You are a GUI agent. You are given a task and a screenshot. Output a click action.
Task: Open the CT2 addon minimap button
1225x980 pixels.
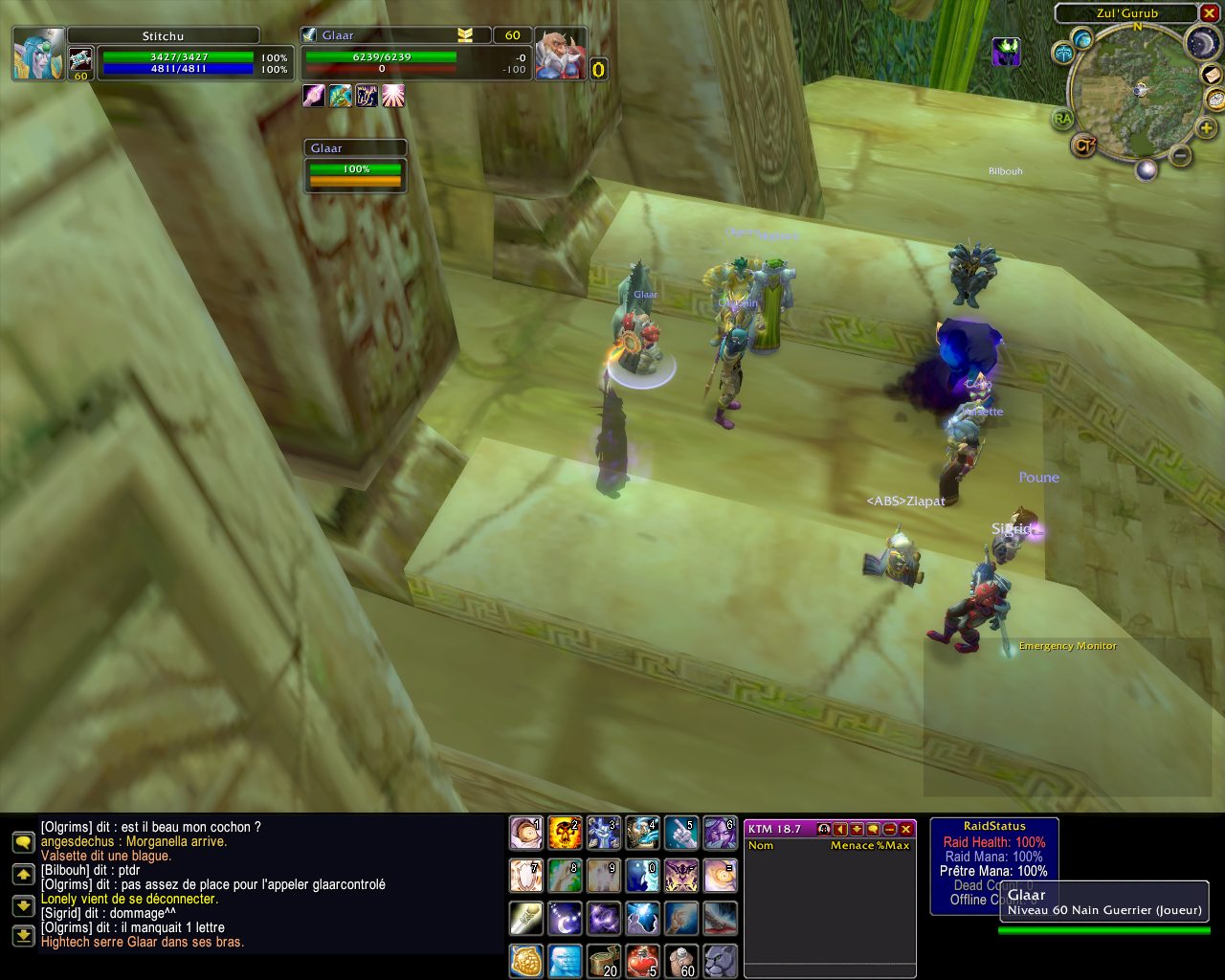point(1083,145)
